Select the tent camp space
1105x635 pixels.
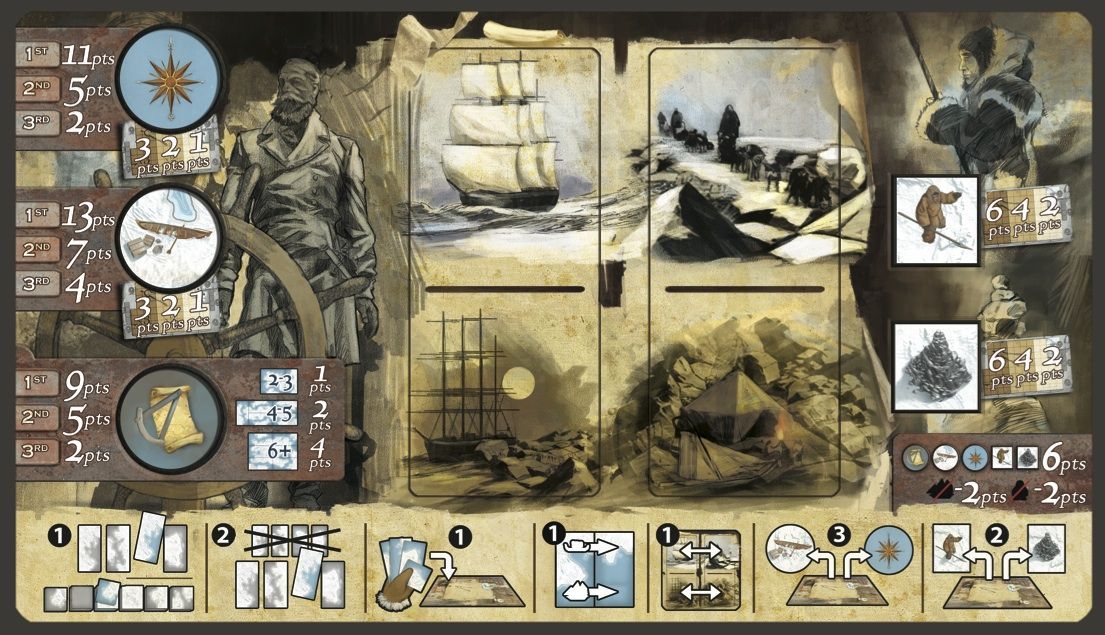pos(746,397)
